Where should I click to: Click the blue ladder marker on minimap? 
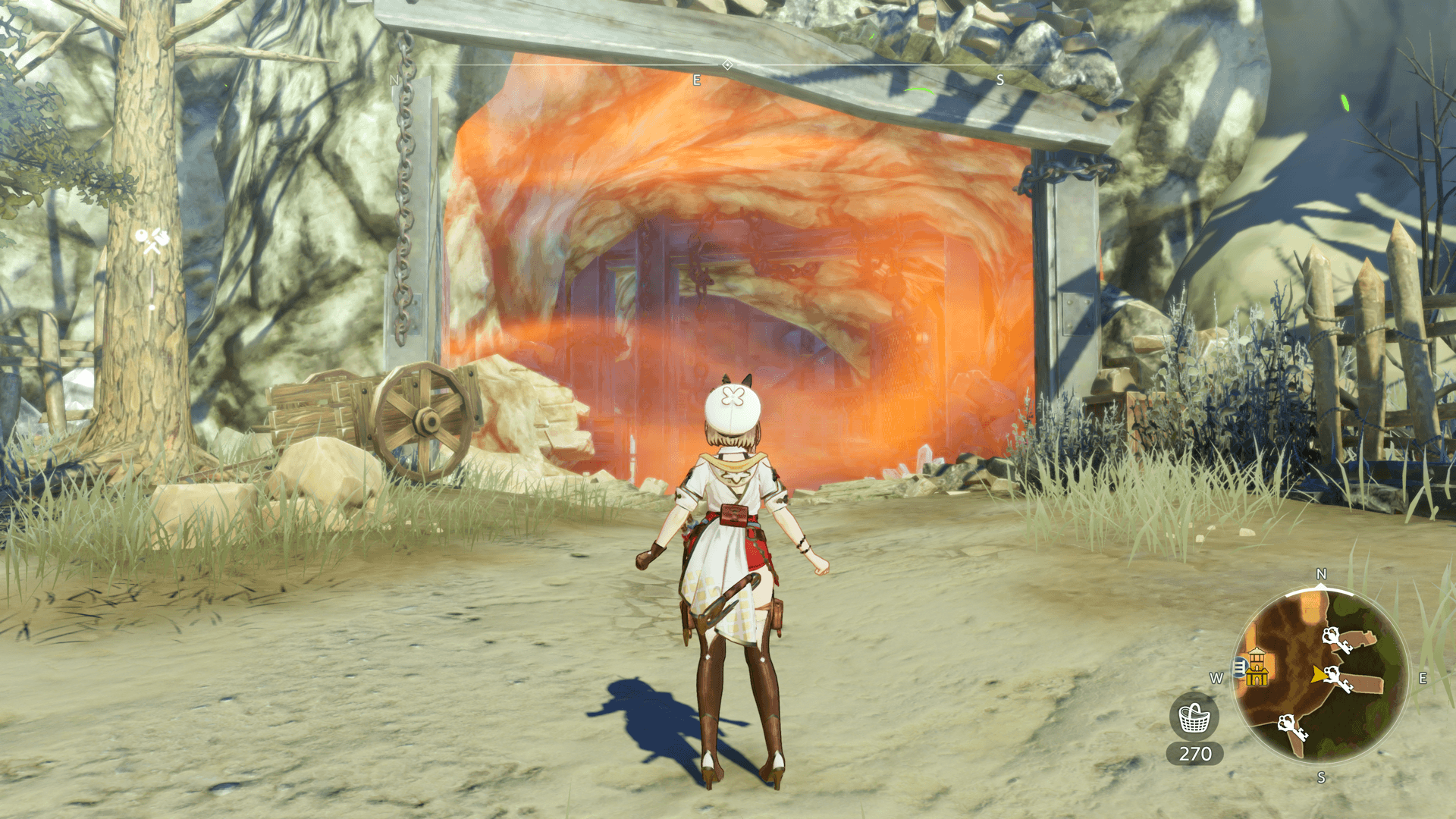click(x=1240, y=667)
